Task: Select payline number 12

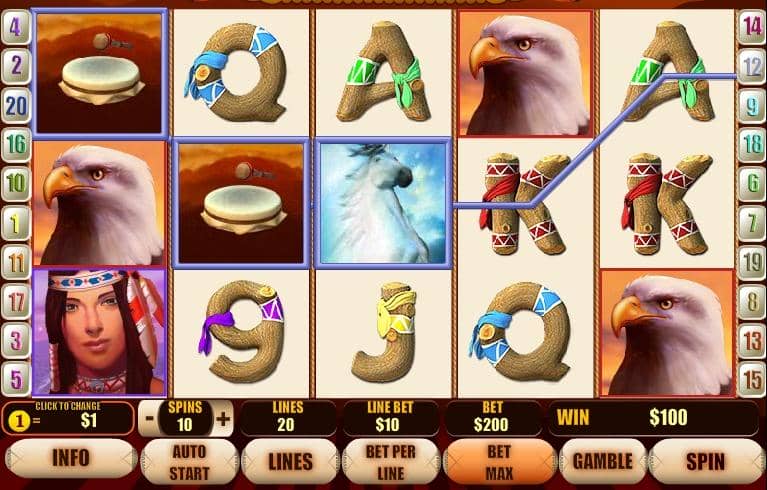Action: click(x=752, y=66)
